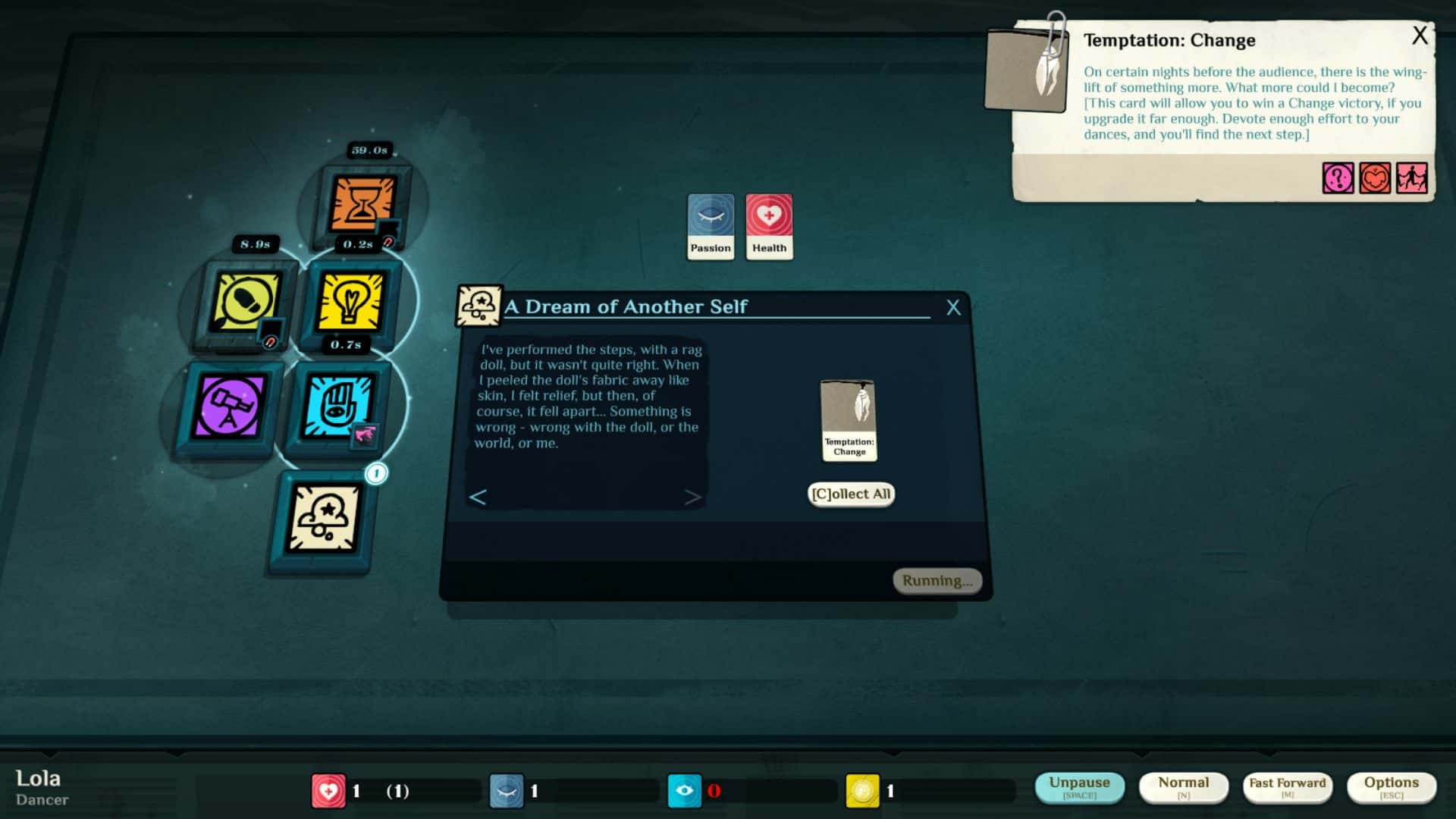The height and width of the screenshot is (819, 1456).
Task: Enable Fast Forward speed
Action: pos(1287,786)
